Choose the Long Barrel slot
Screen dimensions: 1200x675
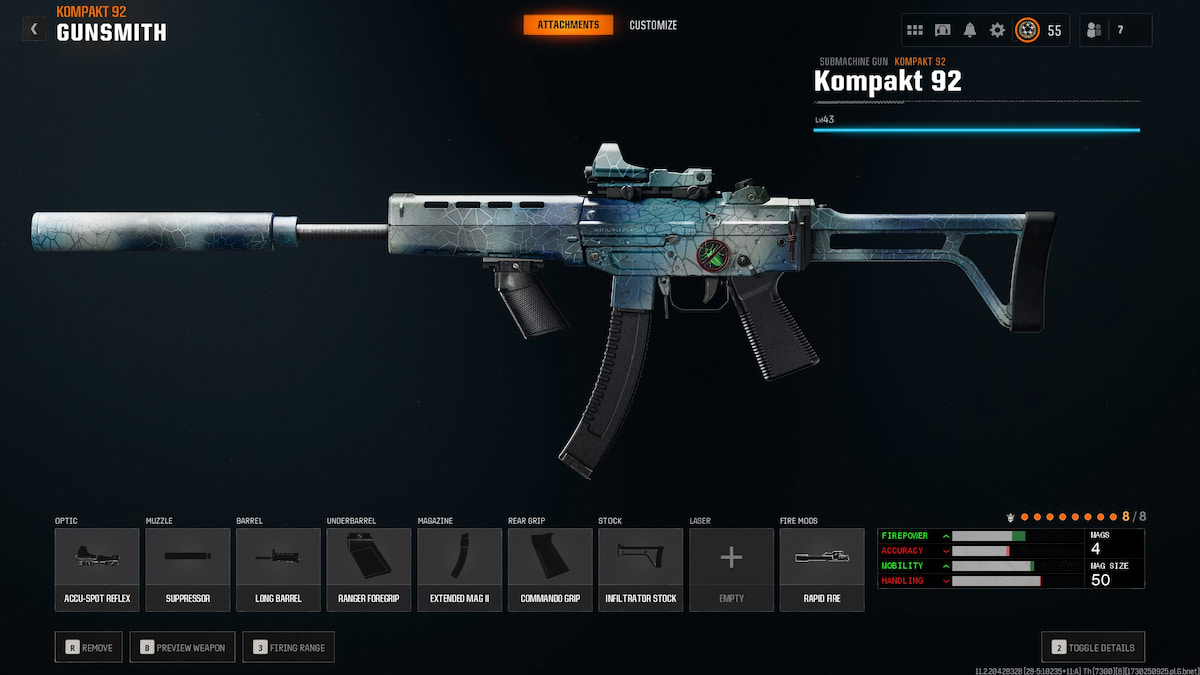coord(278,569)
